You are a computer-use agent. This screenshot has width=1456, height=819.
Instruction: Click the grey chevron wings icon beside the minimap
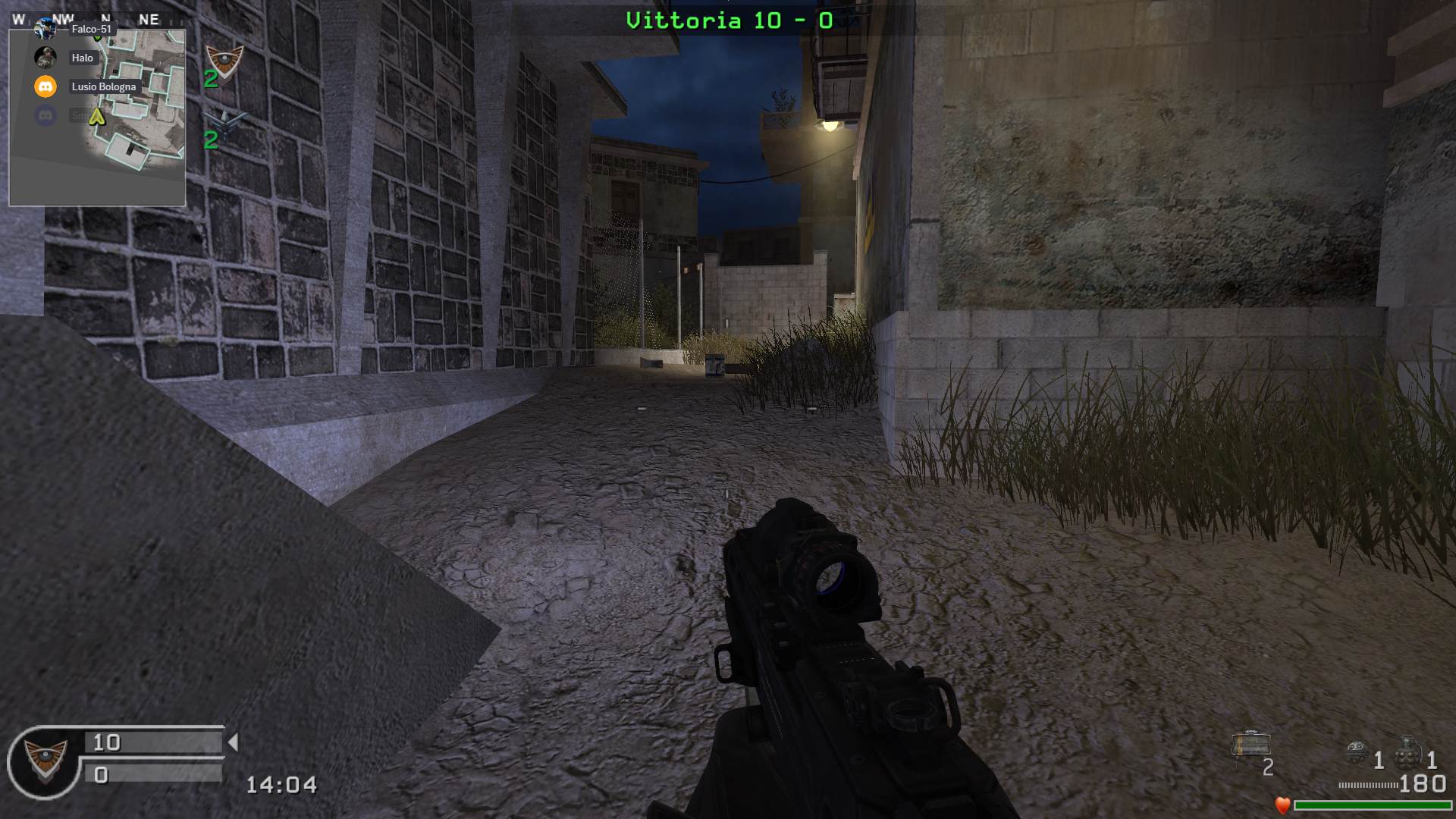click(x=225, y=121)
